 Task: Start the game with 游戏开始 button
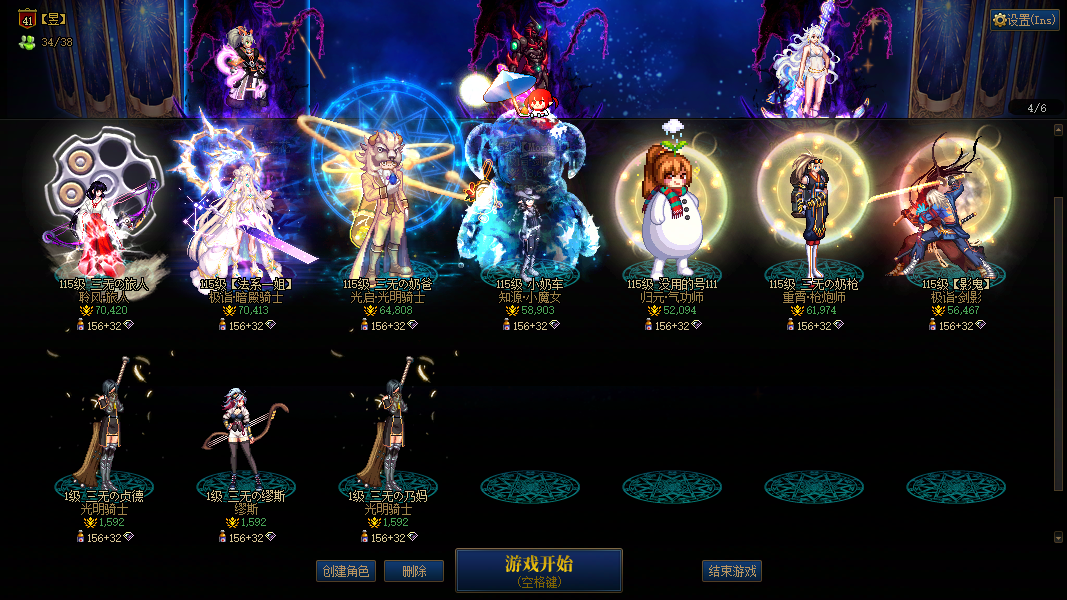coord(538,570)
